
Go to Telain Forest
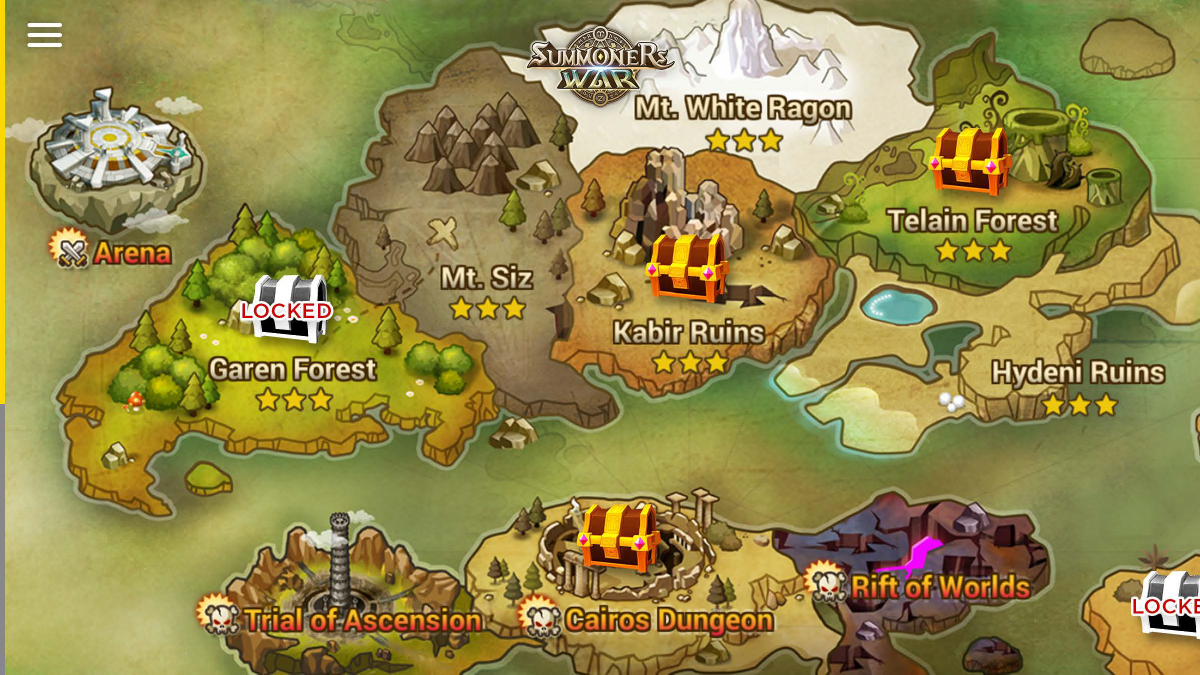point(972,221)
